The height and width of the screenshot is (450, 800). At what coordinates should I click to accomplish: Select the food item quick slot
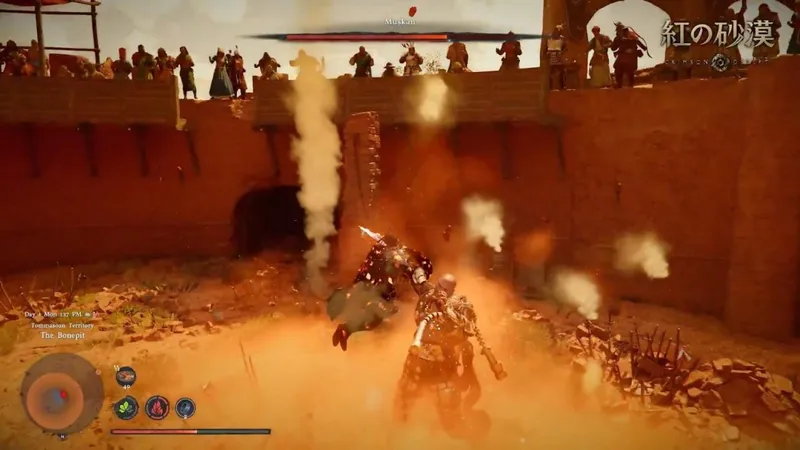coord(126,376)
